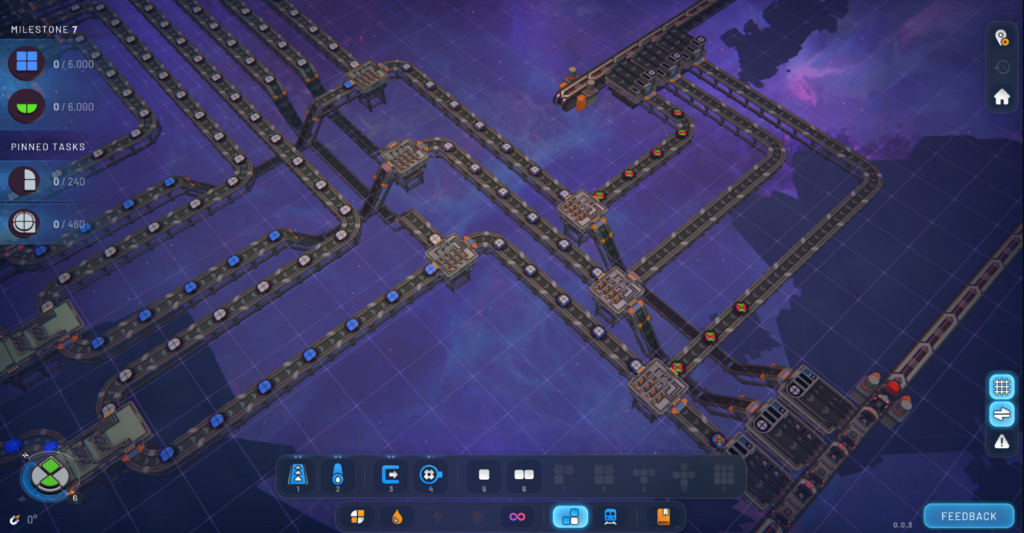1024x533 pixels.
Task: Choose the pipe tool in hotbar slot 2
Action: 337,474
